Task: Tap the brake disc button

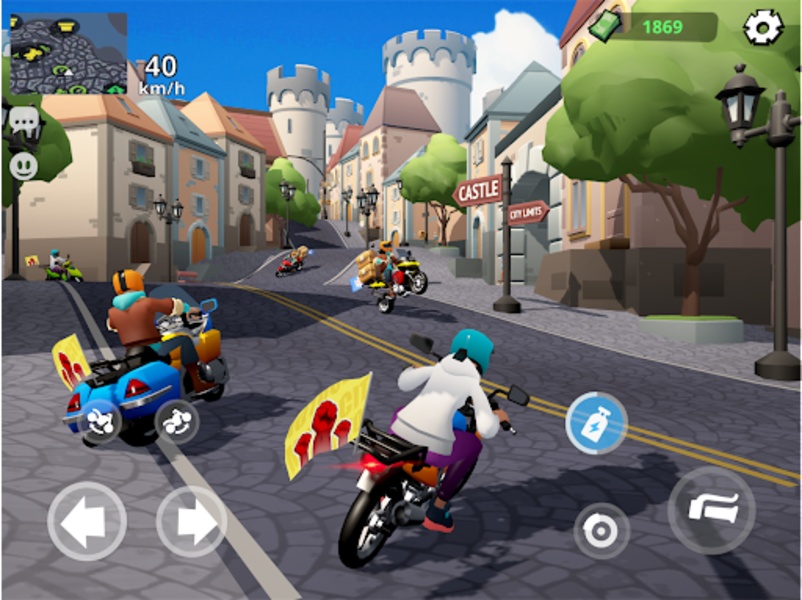Action: pyautogui.click(x=601, y=530)
